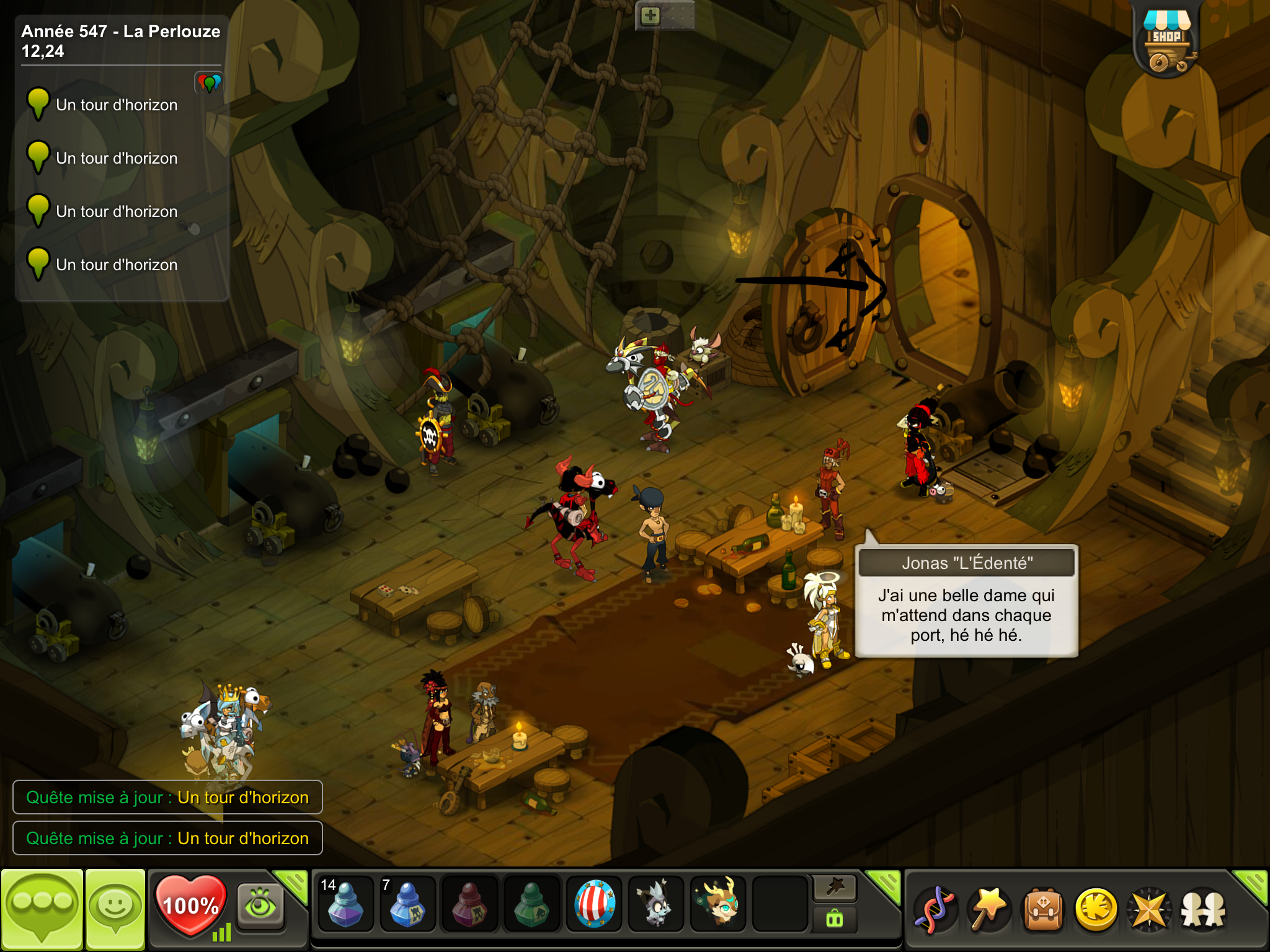The image size is (1270, 952).
Task: Select the grey wolf pet slot
Action: click(x=656, y=905)
